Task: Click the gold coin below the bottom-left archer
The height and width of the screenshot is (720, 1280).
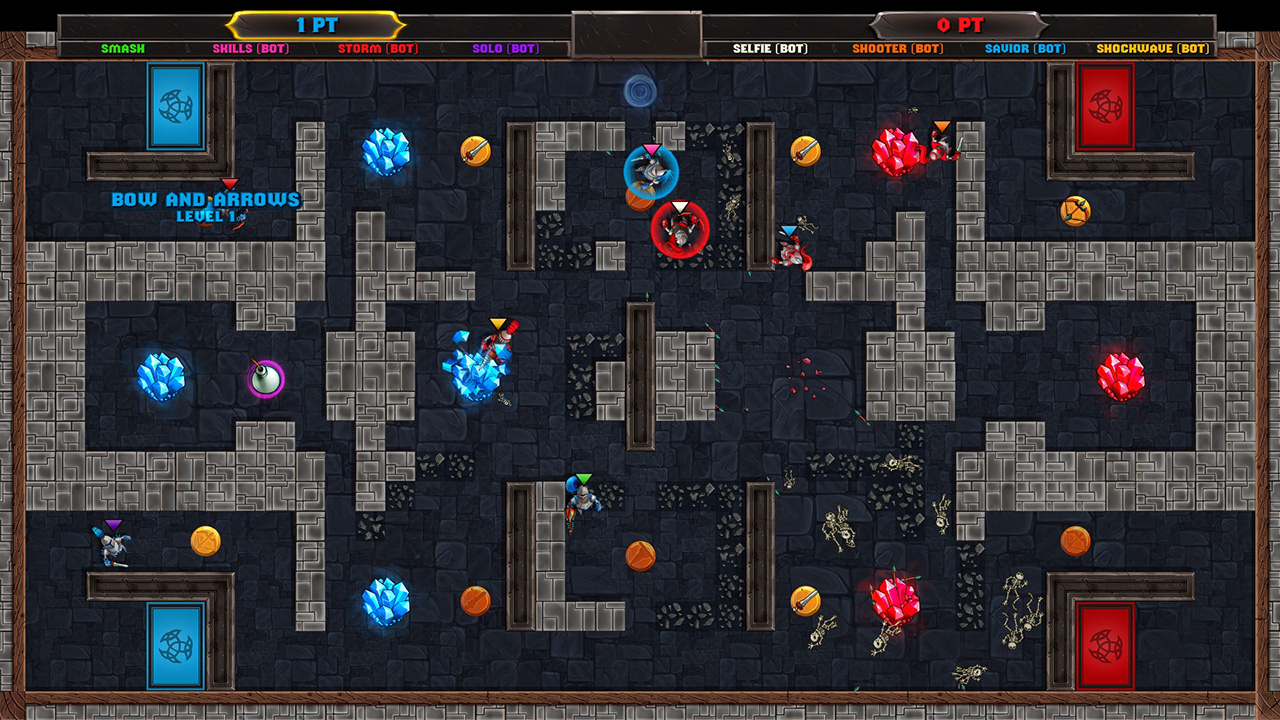Action: coord(205,541)
